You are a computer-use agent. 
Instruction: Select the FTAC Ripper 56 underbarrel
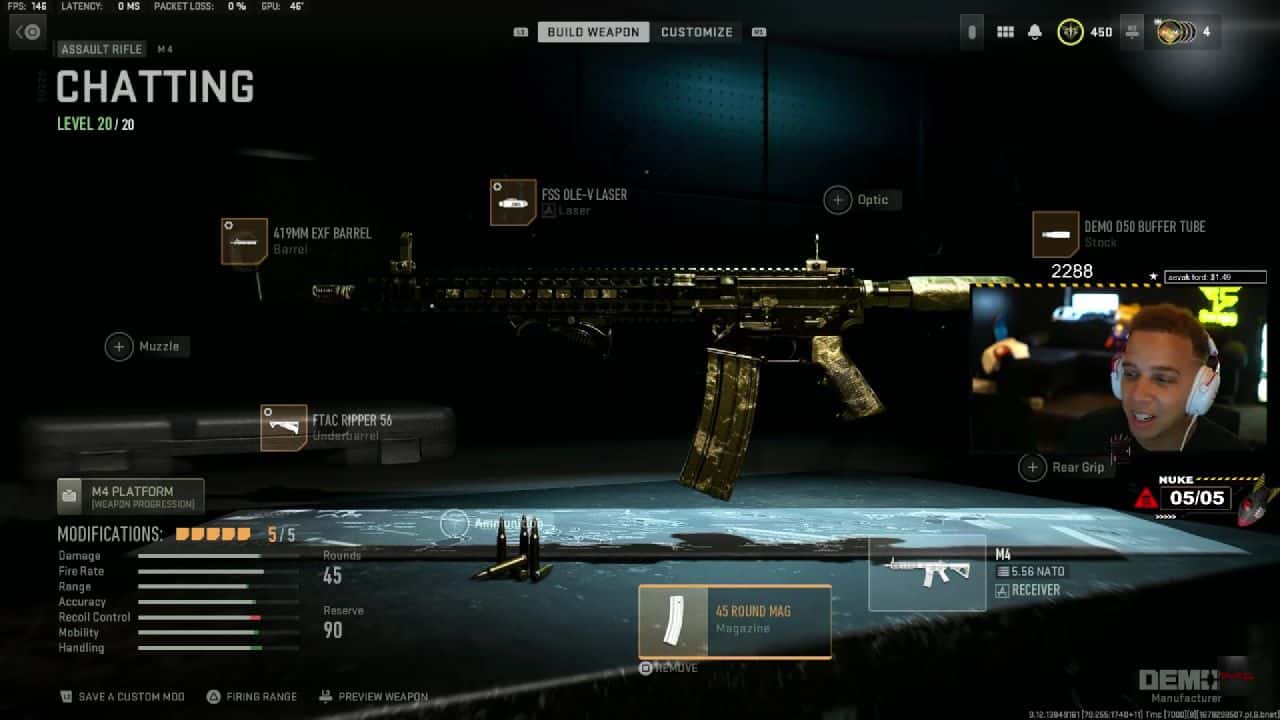tap(284, 426)
